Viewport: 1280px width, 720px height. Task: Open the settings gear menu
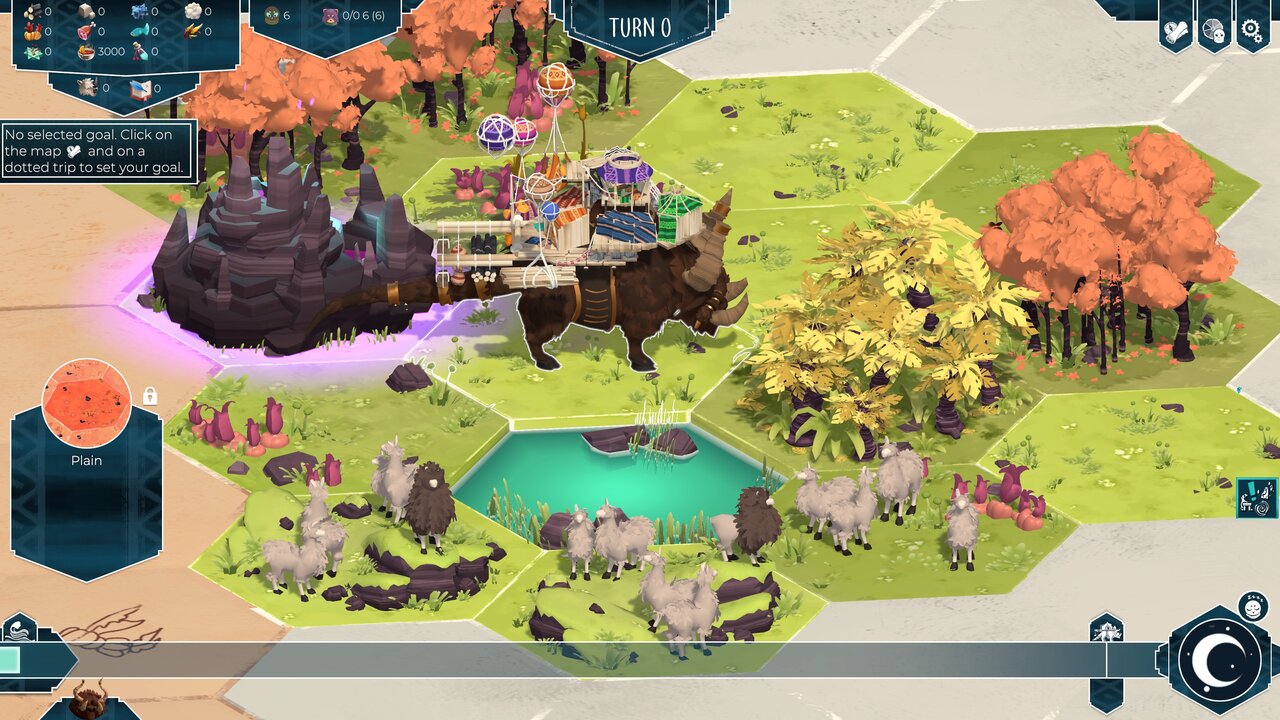1251,29
